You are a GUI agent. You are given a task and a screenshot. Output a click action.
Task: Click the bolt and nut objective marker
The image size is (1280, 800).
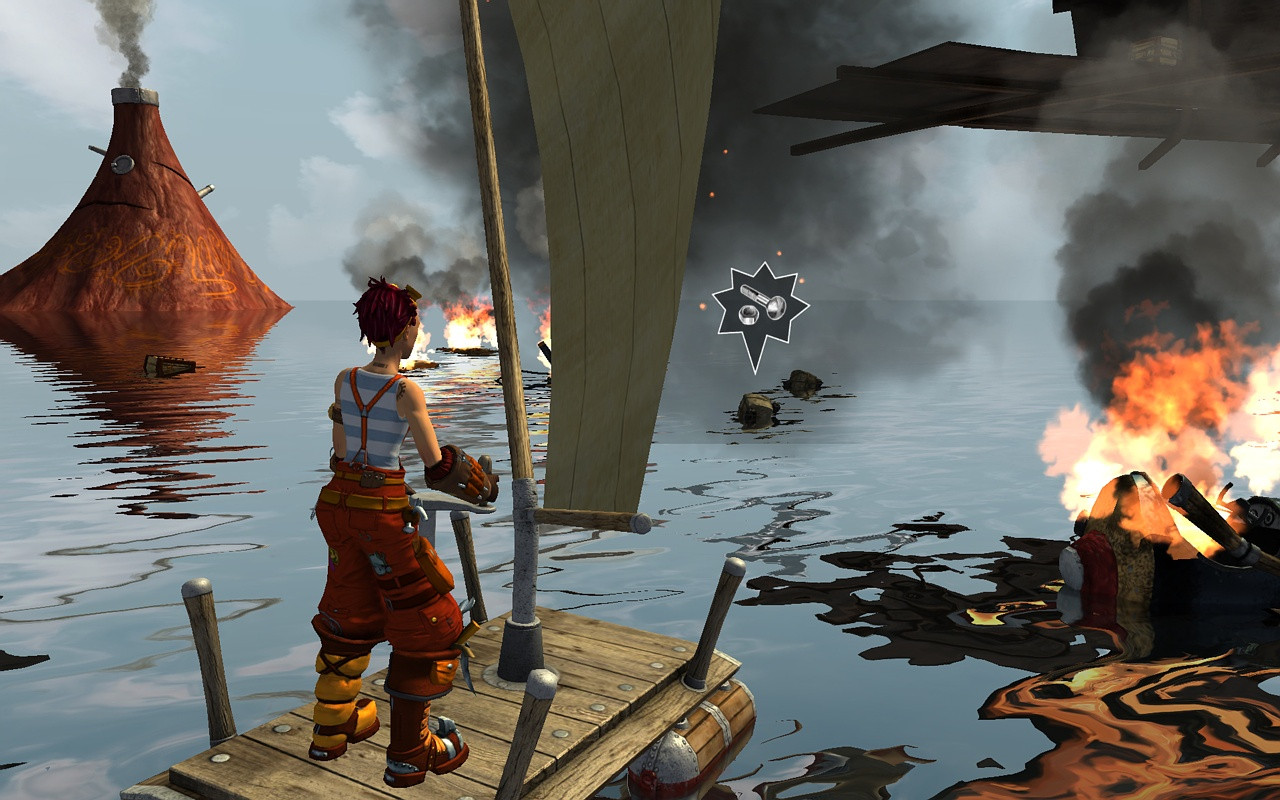click(x=760, y=307)
